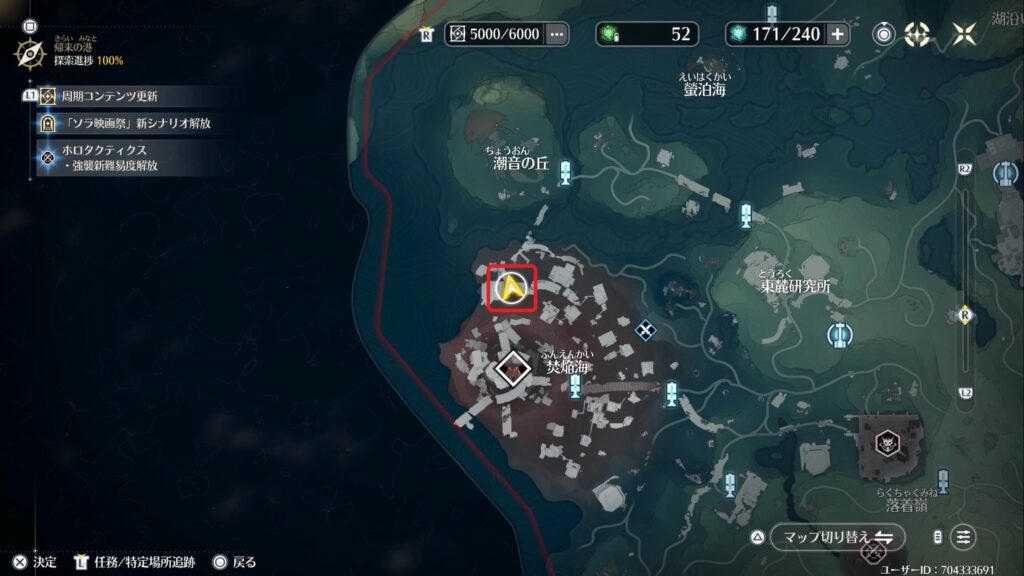Select the white diamond marker near 焚焔海
The width and height of the screenshot is (1024, 576).
513,369
